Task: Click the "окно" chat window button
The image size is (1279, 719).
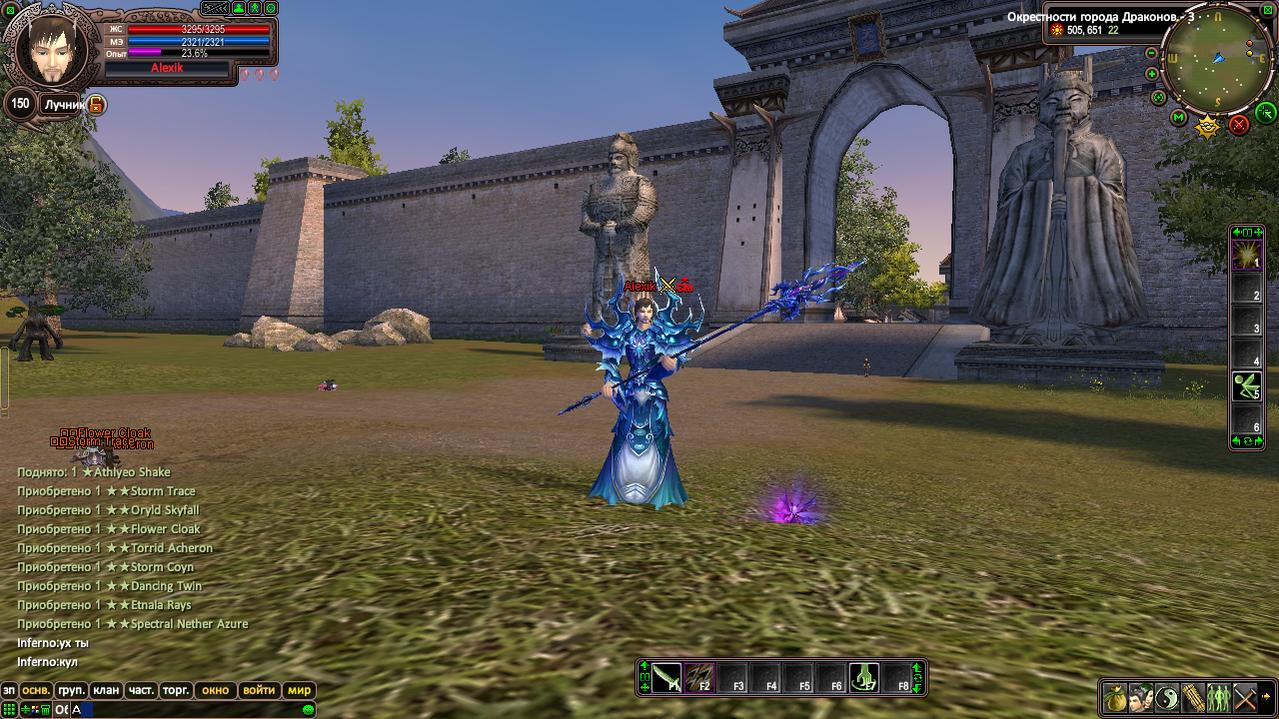Action: pos(215,690)
